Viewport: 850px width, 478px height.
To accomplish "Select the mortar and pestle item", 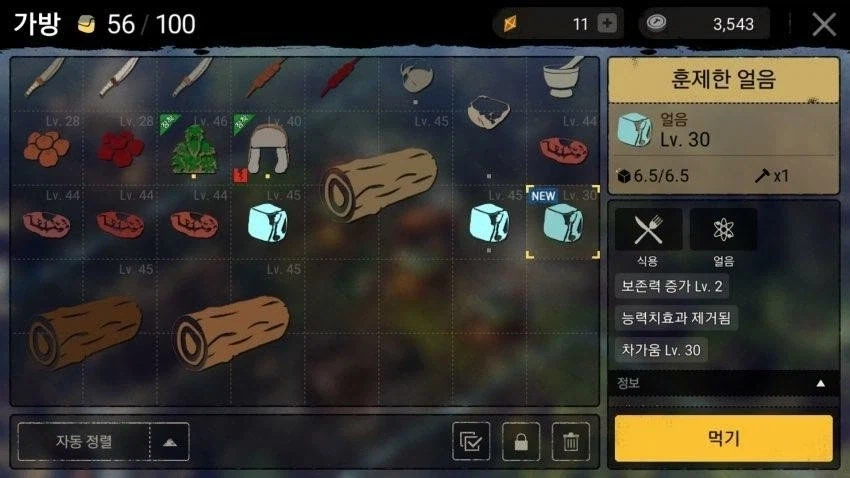I will (x=563, y=79).
